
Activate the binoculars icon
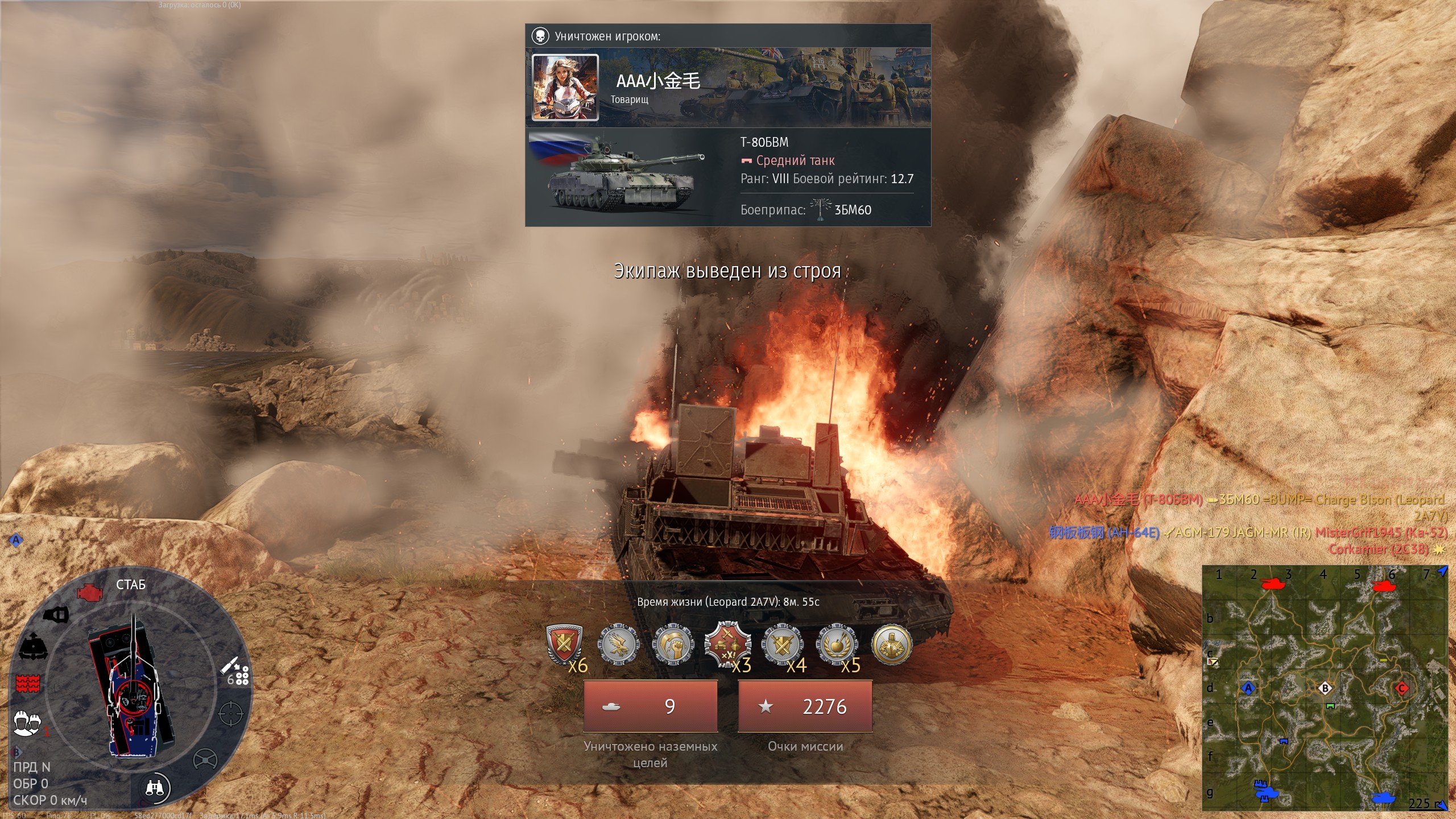pyautogui.click(x=155, y=788)
